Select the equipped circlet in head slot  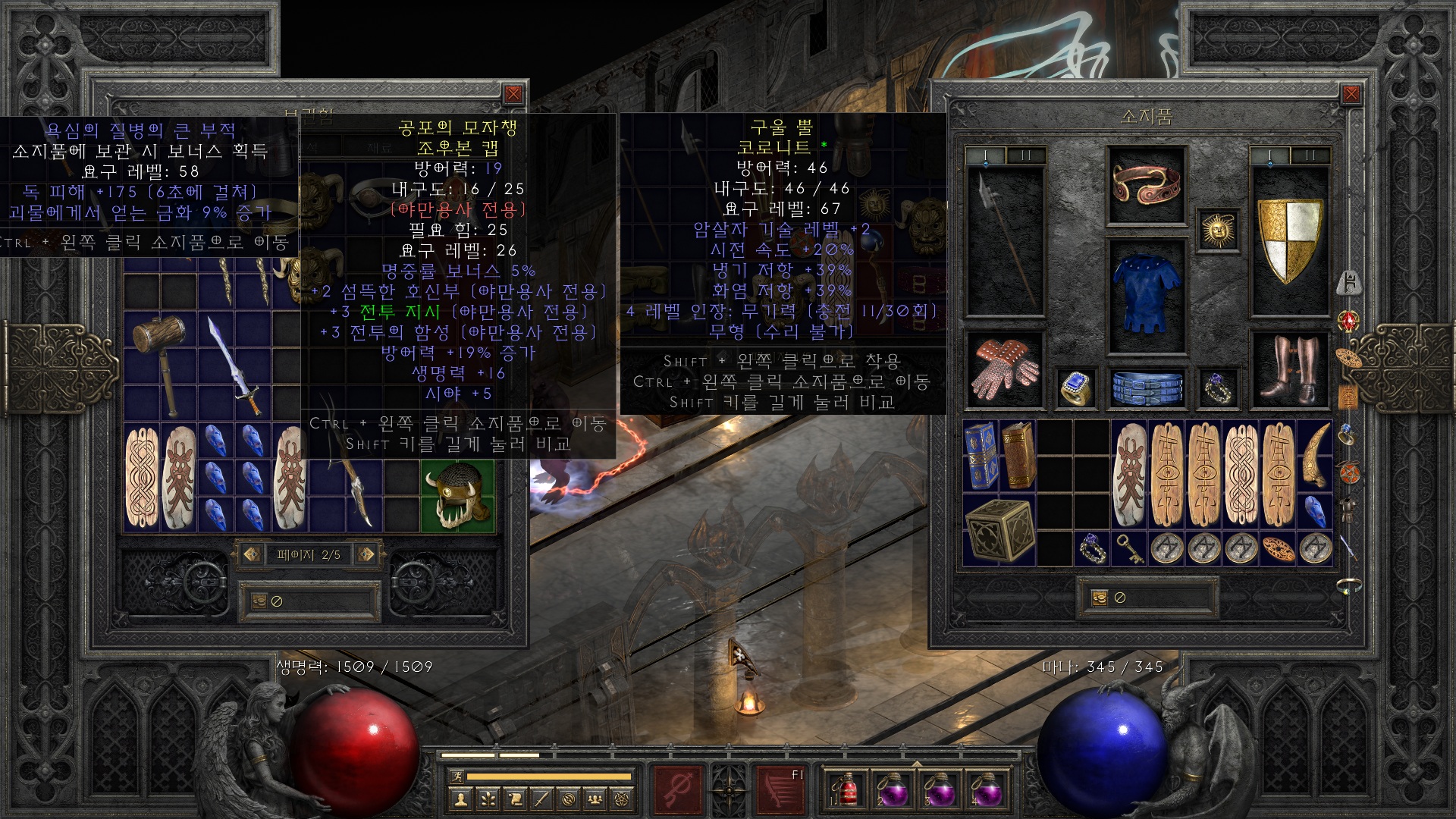(1146, 185)
